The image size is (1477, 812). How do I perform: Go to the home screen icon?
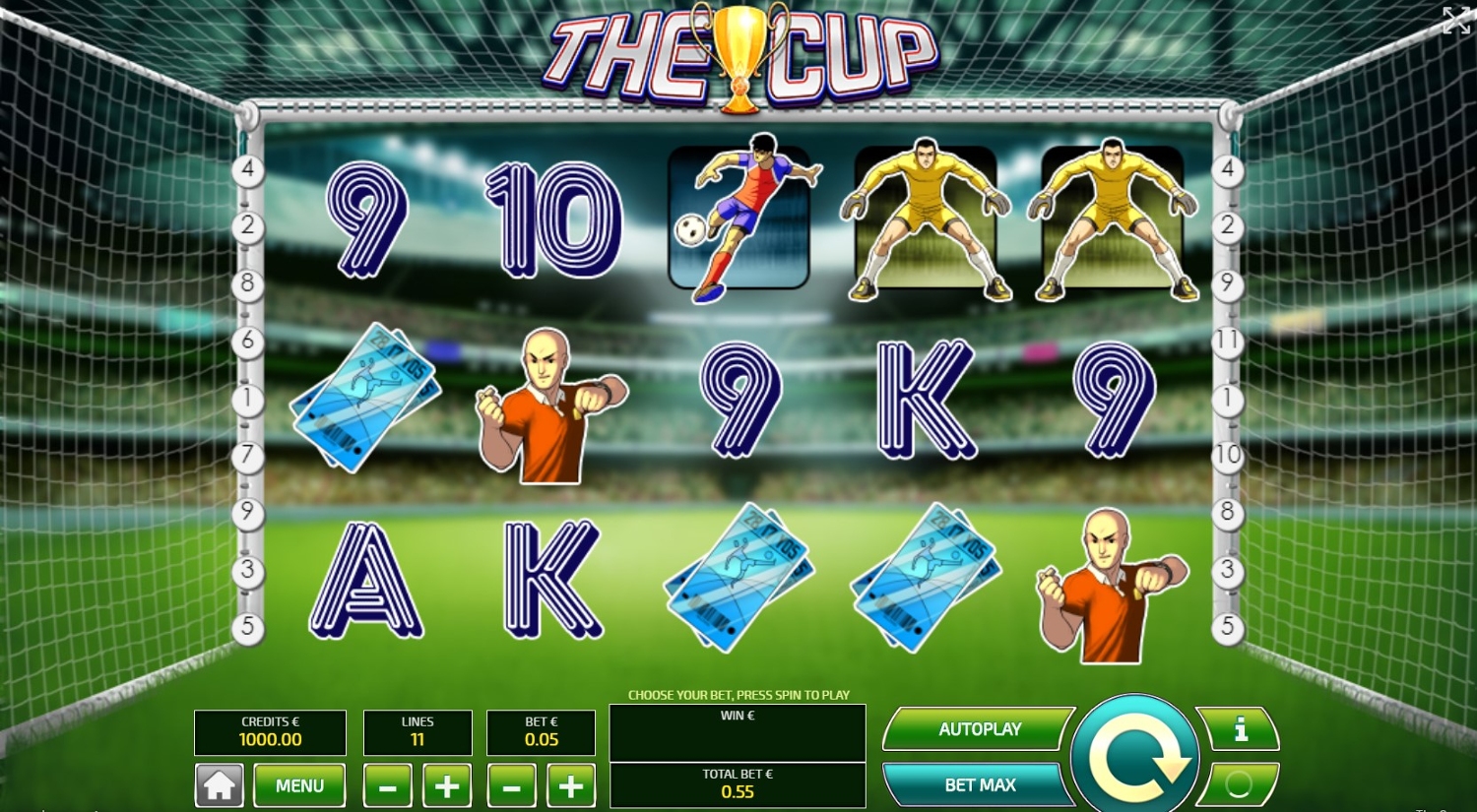coord(219,785)
